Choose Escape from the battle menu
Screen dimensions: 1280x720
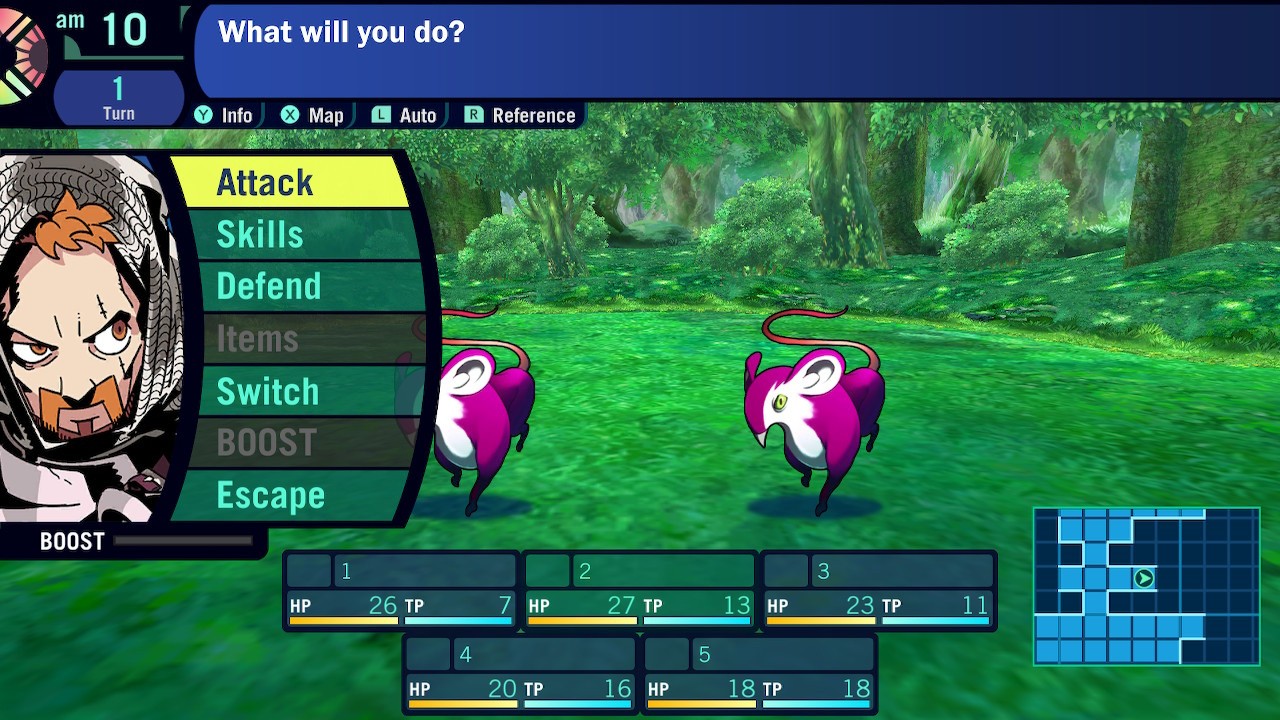click(x=290, y=495)
